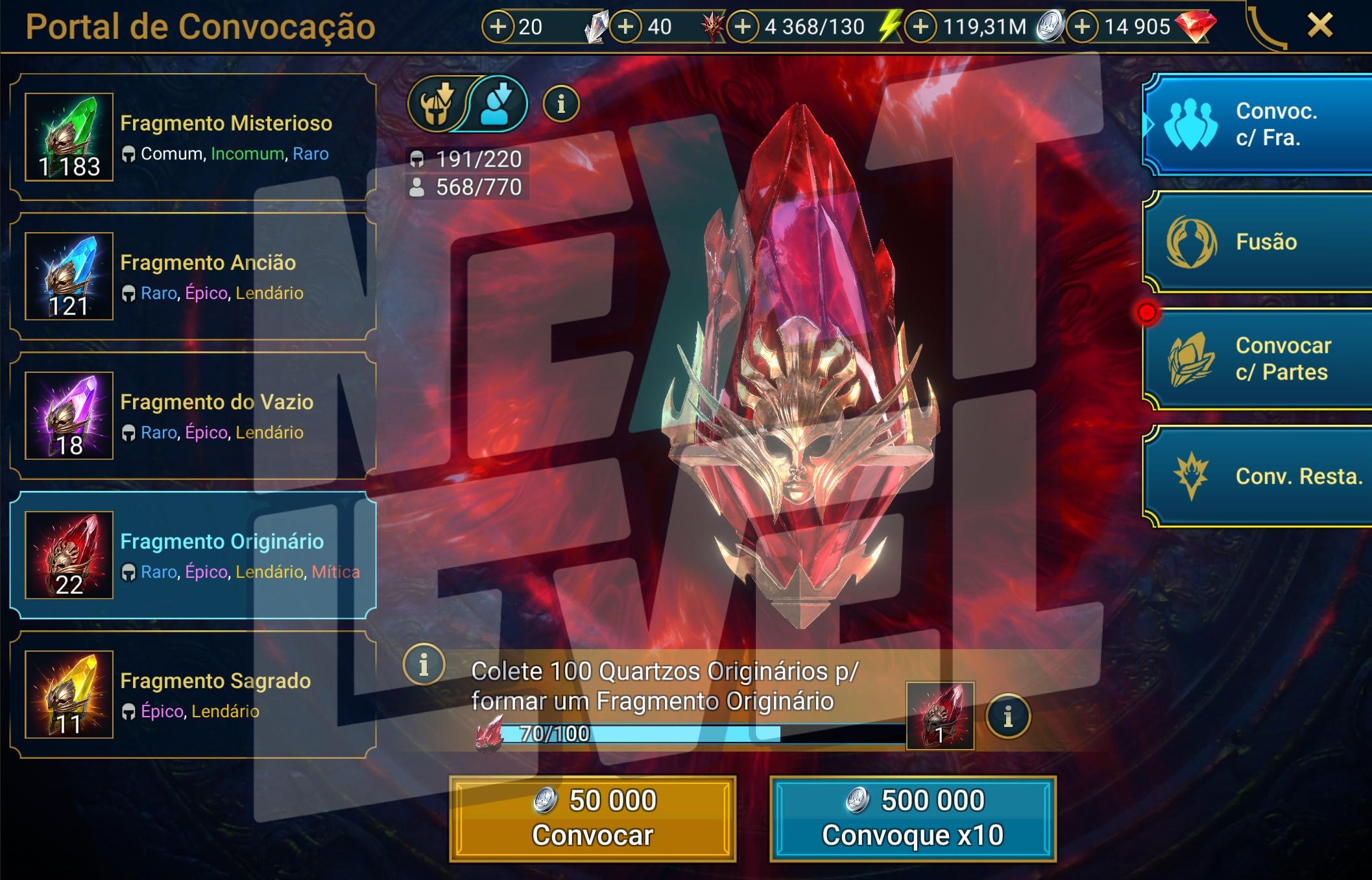
Task: Summon ten with Convoque x10 button
Action: click(x=913, y=818)
